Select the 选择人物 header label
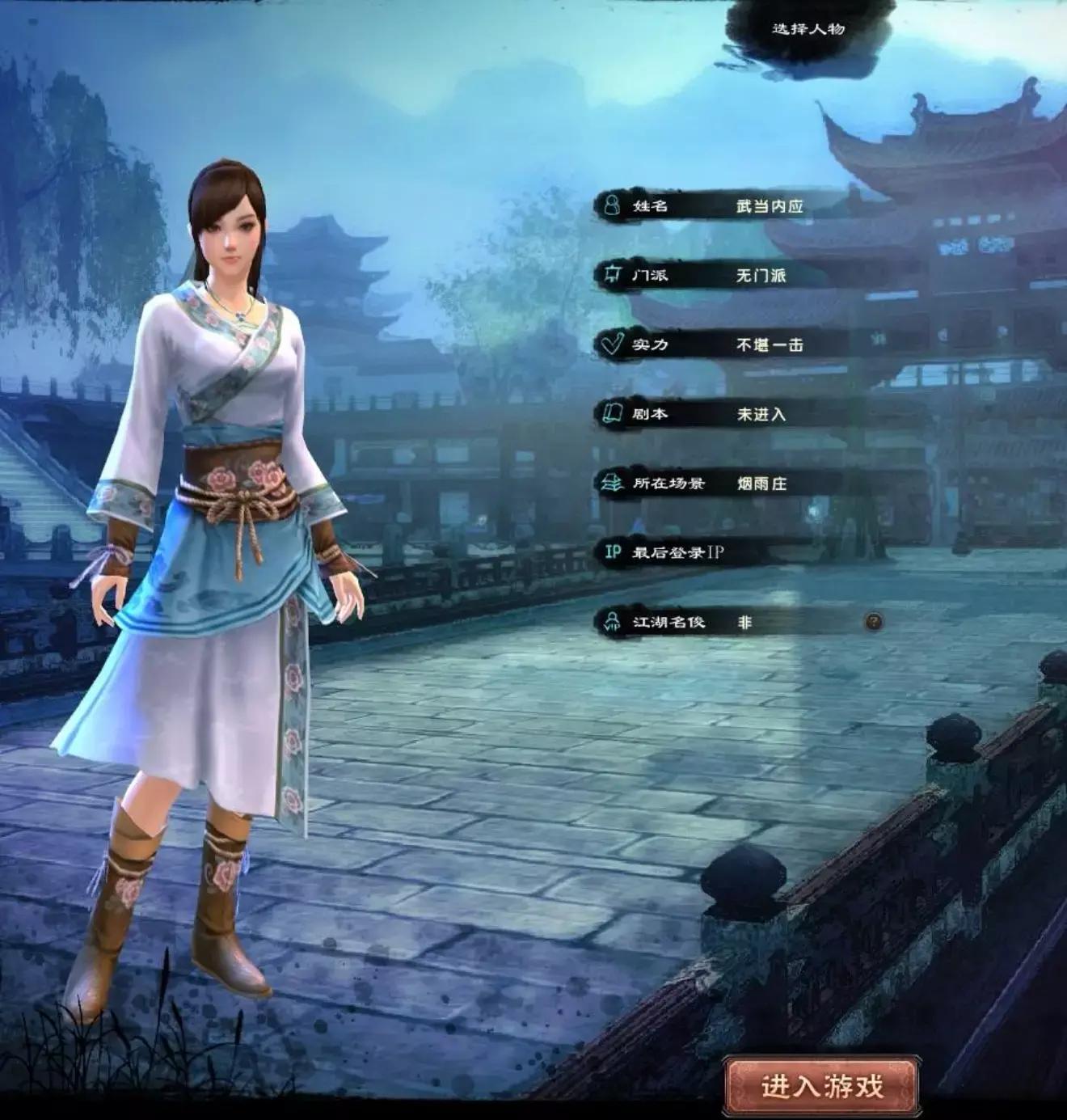This screenshot has height=1120, width=1067. click(x=807, y=31)
